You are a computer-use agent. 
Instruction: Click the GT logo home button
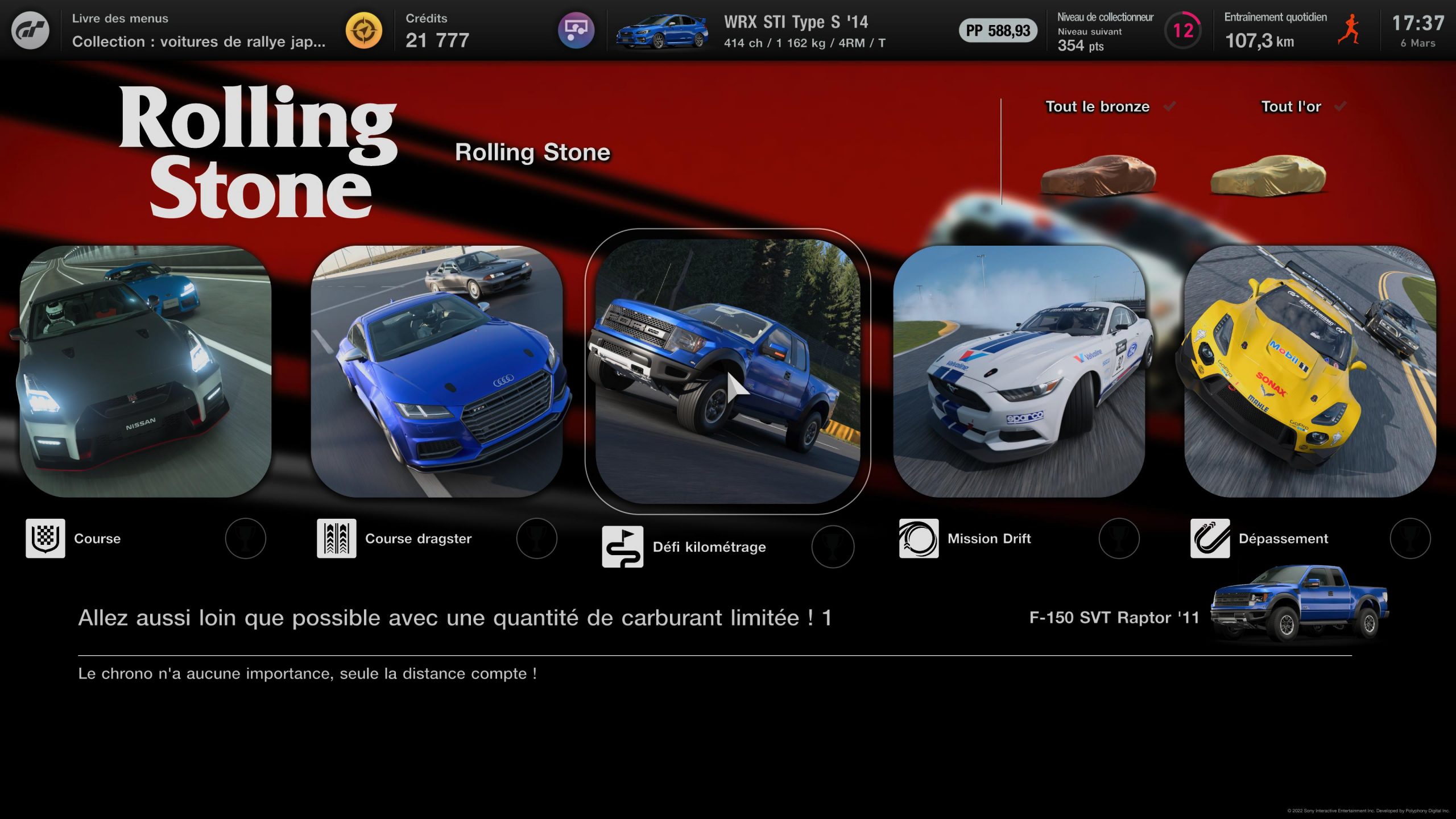tap(30, 30)
